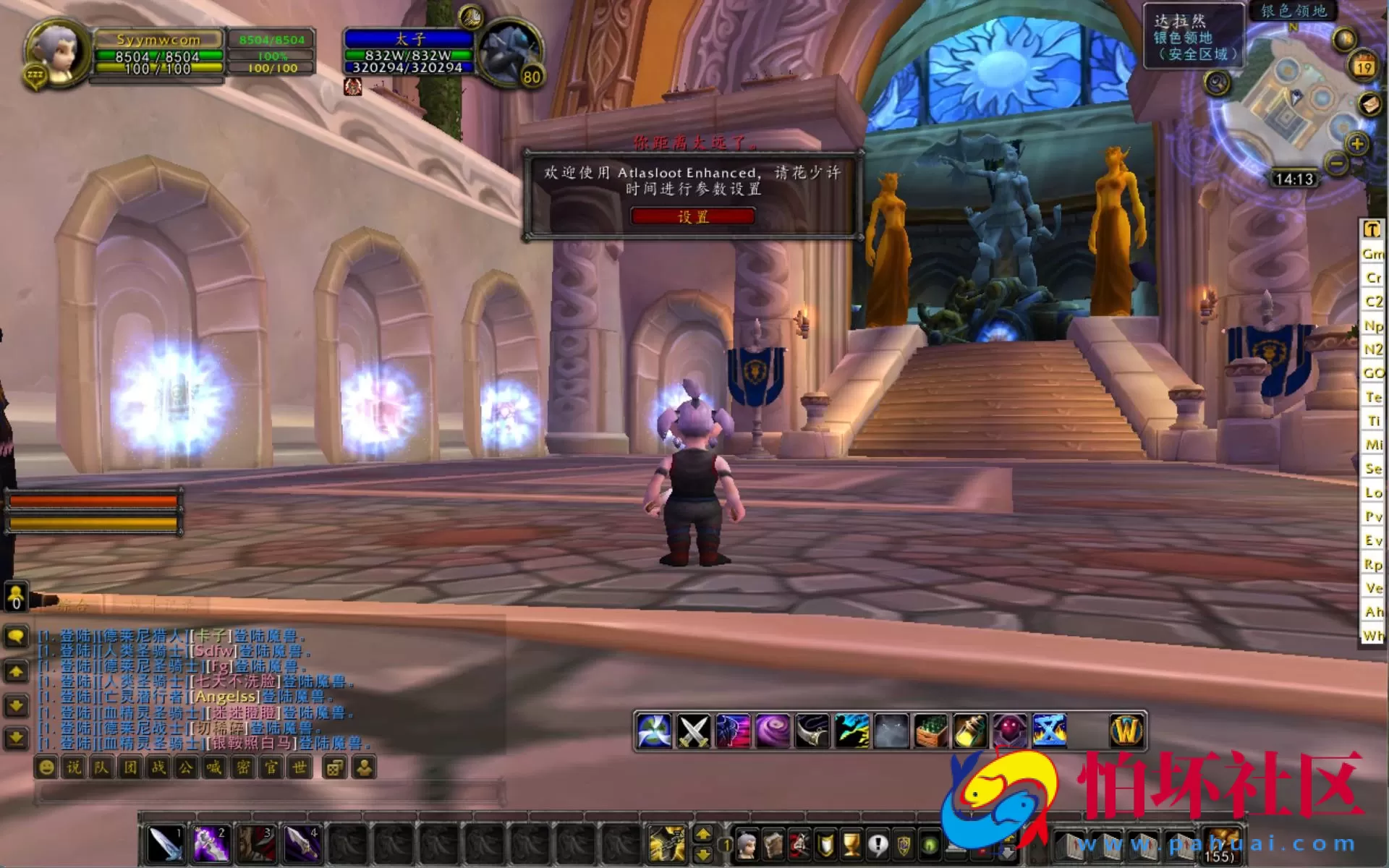The width and height of the screenshot is (1389, 868).
Task: Click the orange progress bar on the left
Action: (x=94, y=499)
